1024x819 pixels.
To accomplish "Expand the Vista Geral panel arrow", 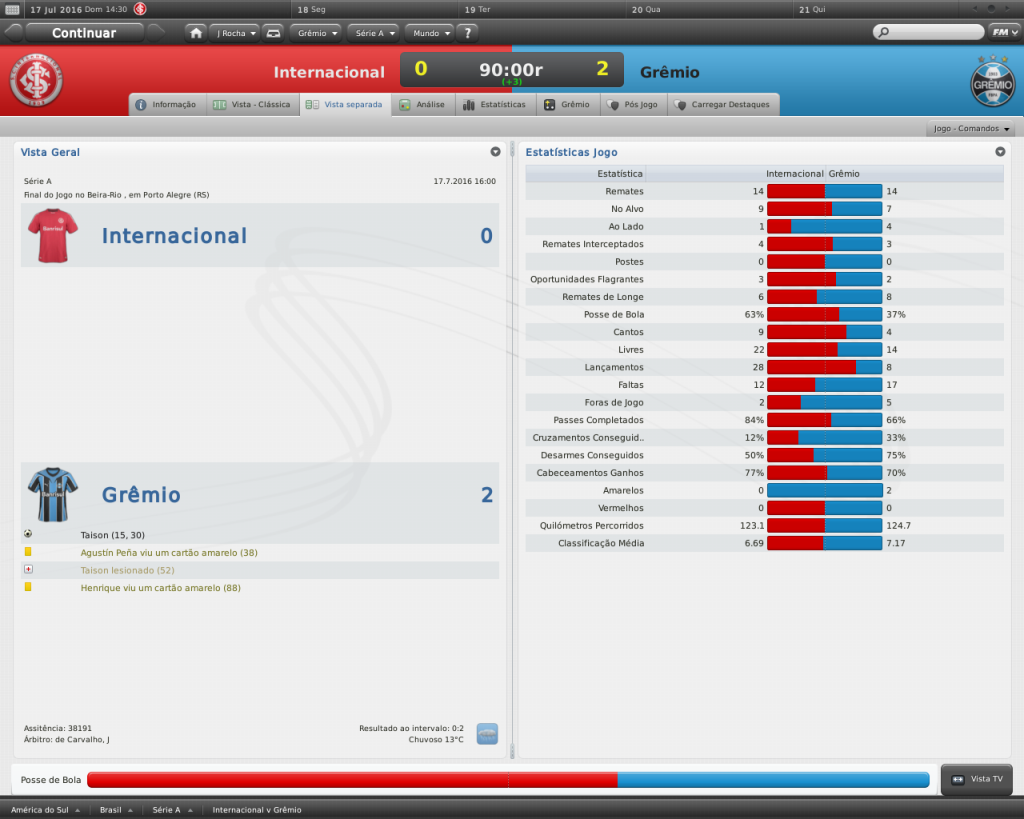I will click(495, 152).
